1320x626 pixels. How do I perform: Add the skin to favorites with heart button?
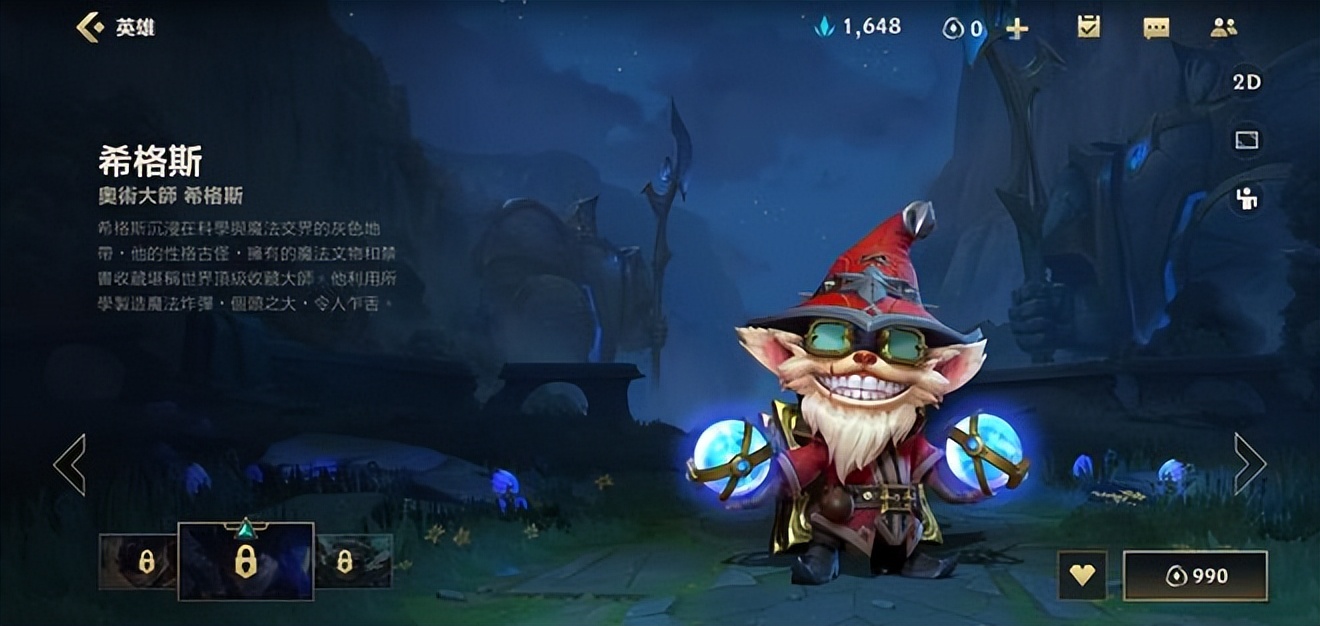pyautogui.click(x=1082, y=576)
